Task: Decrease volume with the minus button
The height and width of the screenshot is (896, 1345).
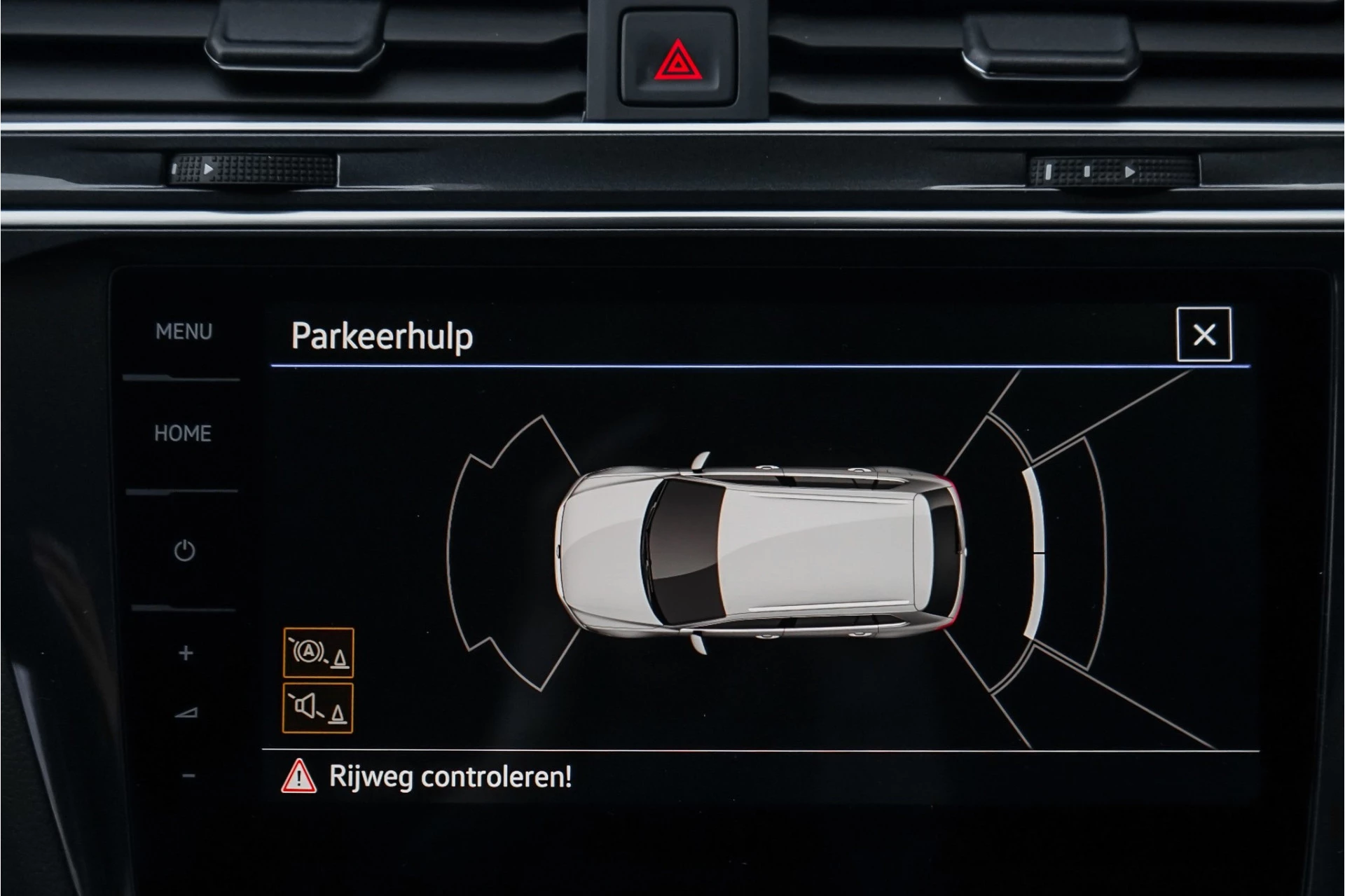Action: [188, 776]
